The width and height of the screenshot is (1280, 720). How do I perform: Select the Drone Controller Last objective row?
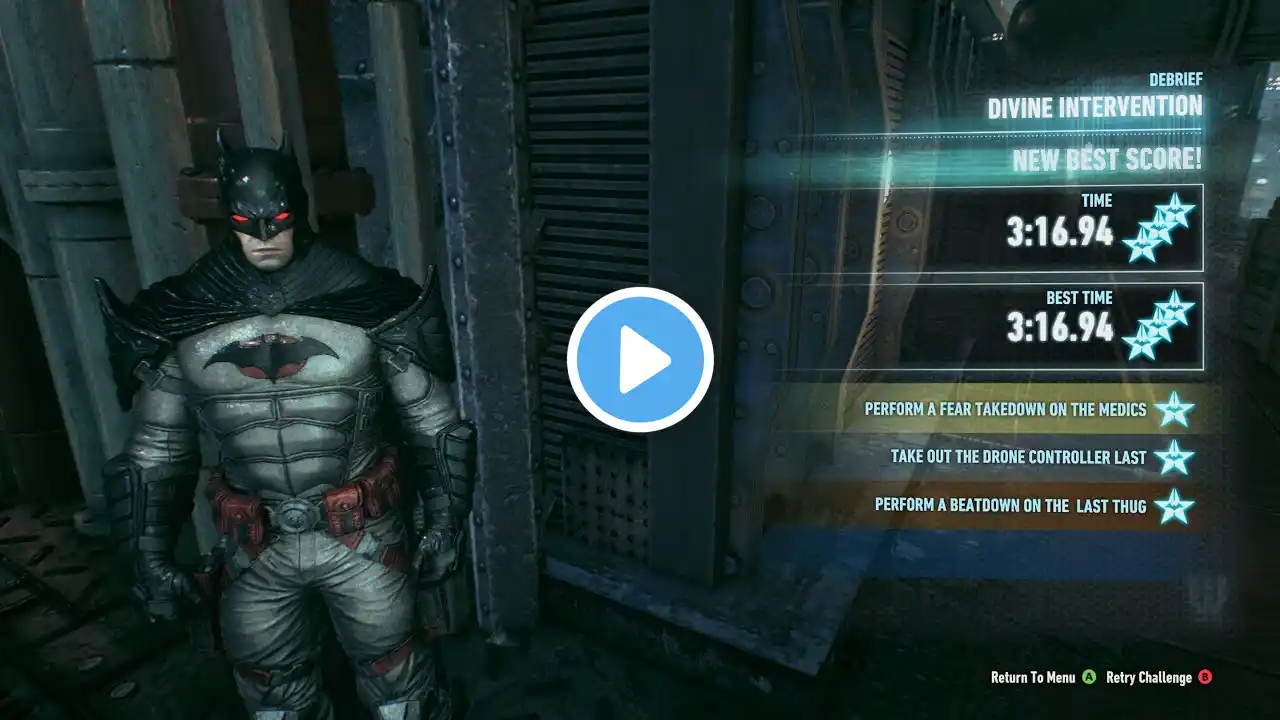coord(1018,457)
